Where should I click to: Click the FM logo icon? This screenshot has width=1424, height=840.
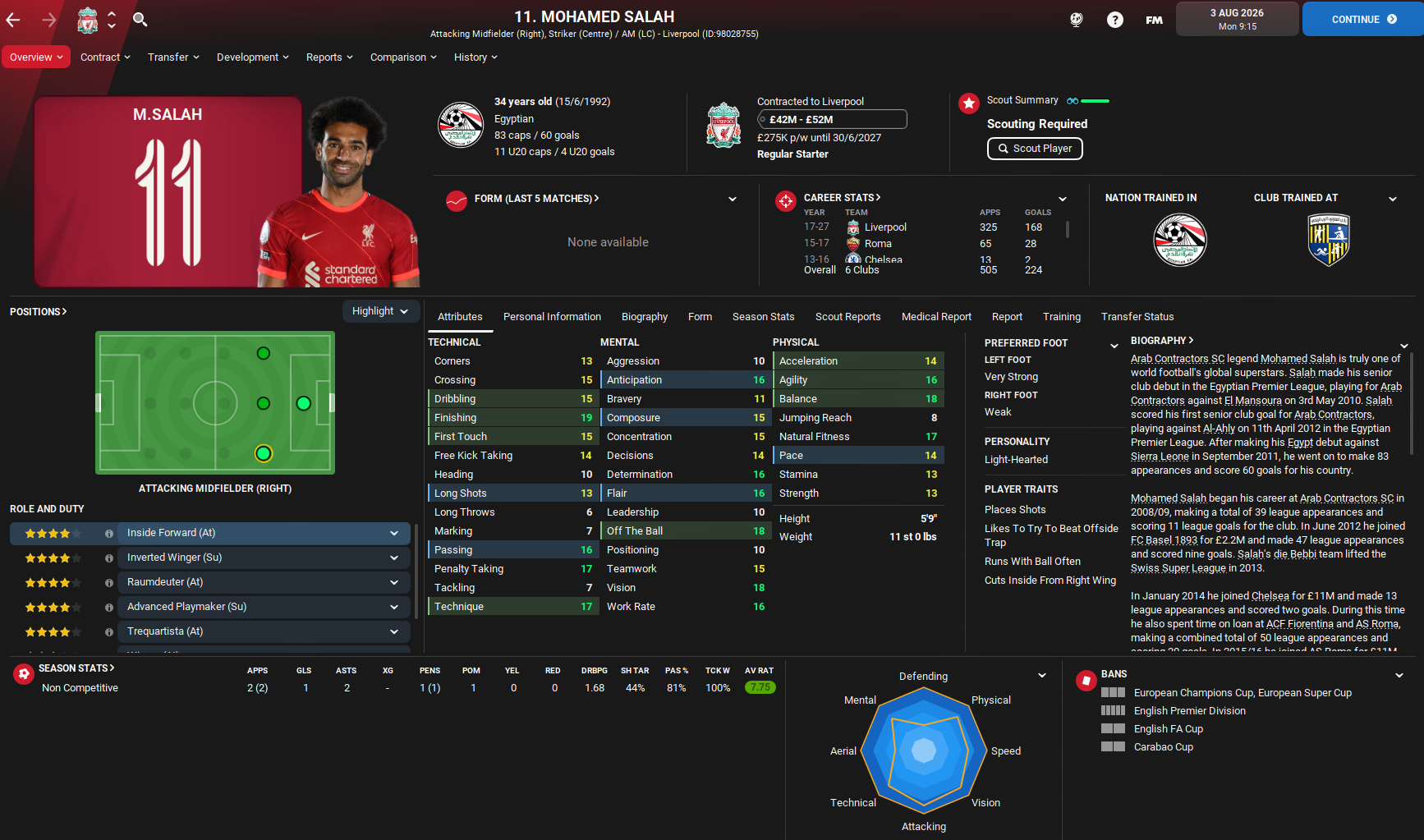click(x=1154, y=20)
